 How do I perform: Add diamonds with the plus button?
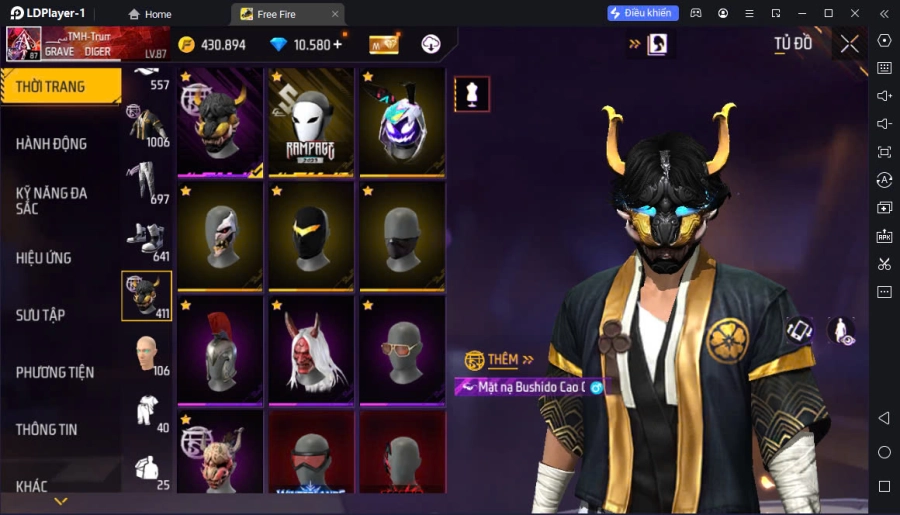337,44
